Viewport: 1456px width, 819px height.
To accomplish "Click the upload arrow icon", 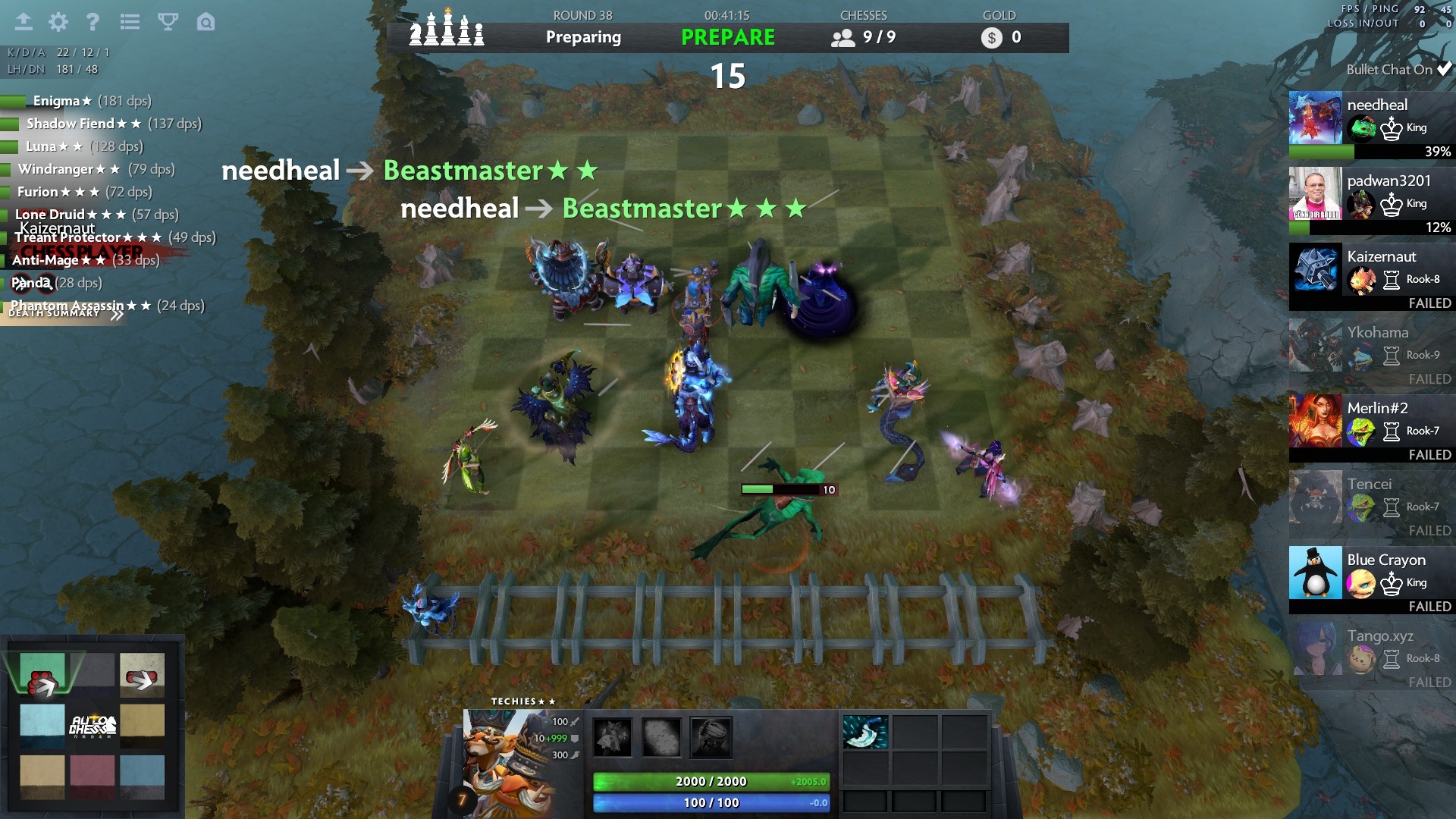I will pyautogui.click(x=24, y=22).
